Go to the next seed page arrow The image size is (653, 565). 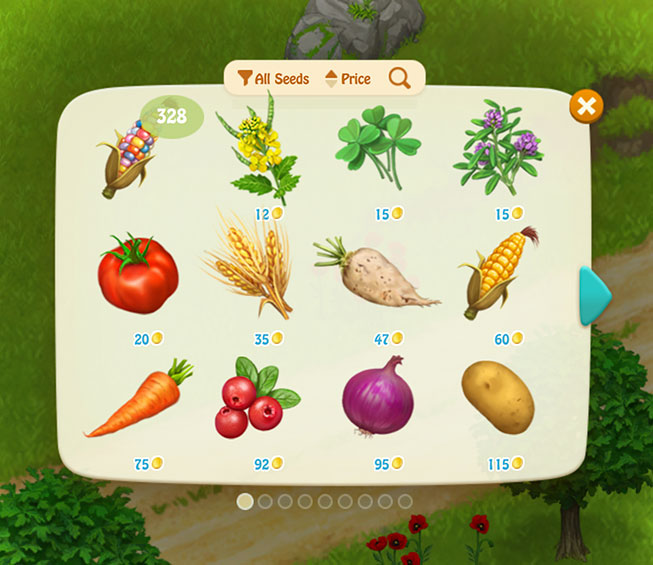point(595,295)
